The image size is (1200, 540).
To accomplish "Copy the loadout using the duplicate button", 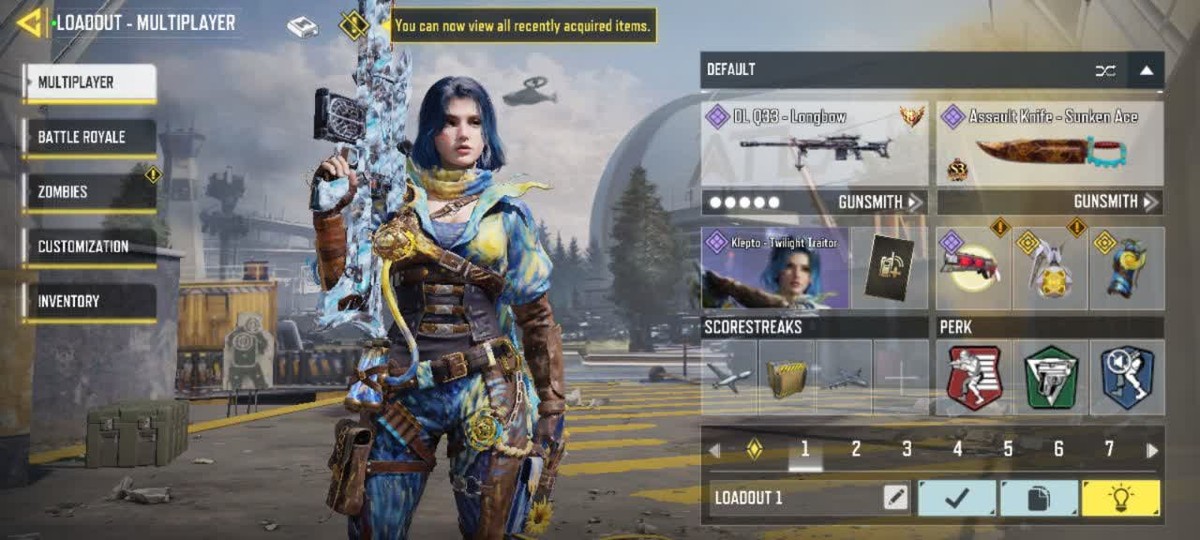I will click(x=1039, y=498).
